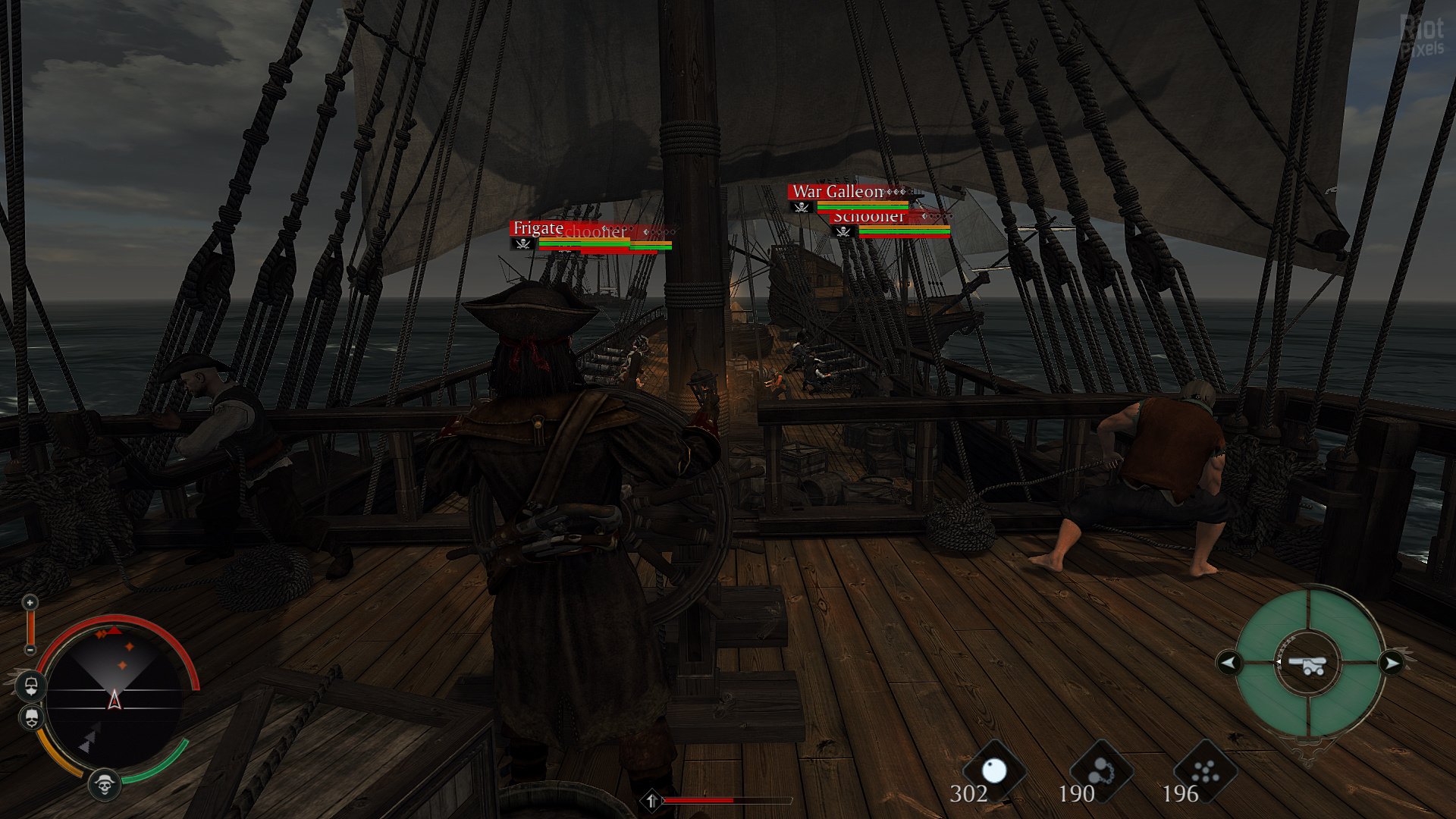Viewport: 1456px width, 819px height.
Task: Select the solid white ship hull icon
Action: pyautogui.click(x=31, y=717)
